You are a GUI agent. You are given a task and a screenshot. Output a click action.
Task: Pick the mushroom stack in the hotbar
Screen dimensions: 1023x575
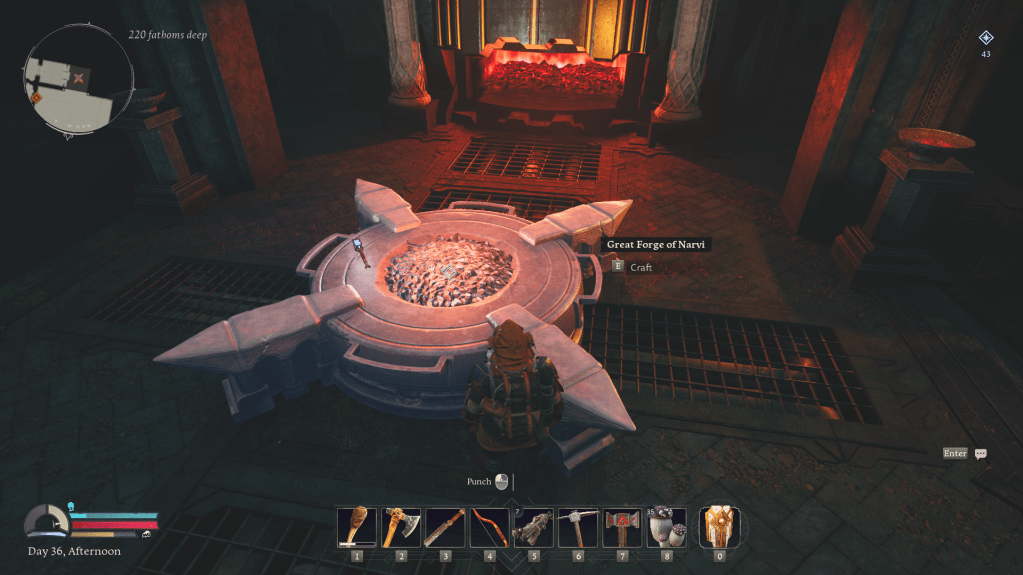pyautogui.click(x=667, y=526)
